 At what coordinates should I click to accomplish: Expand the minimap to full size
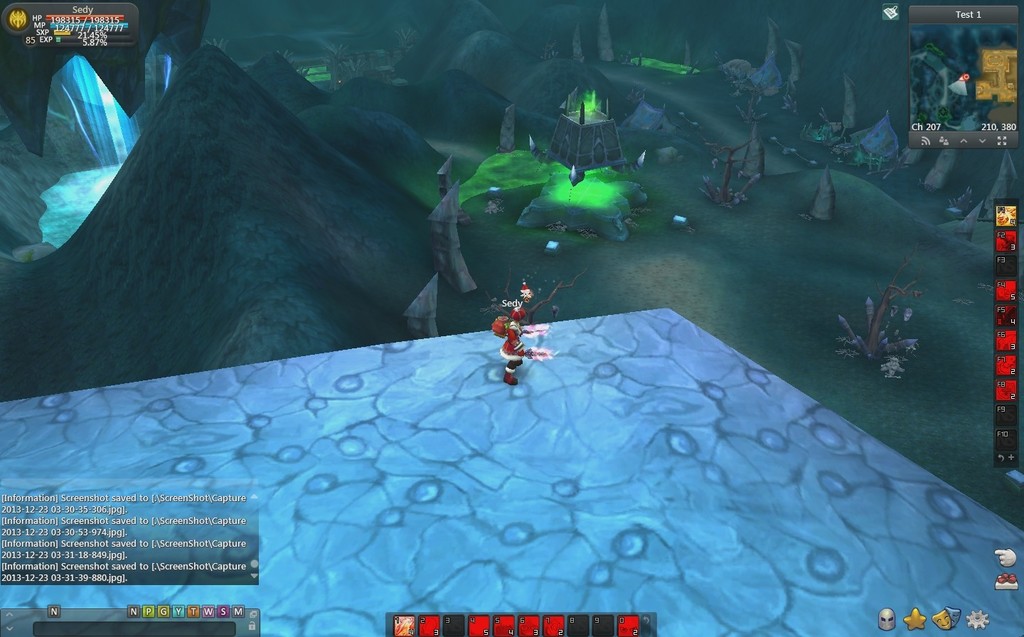click(x=1001, y=141)
